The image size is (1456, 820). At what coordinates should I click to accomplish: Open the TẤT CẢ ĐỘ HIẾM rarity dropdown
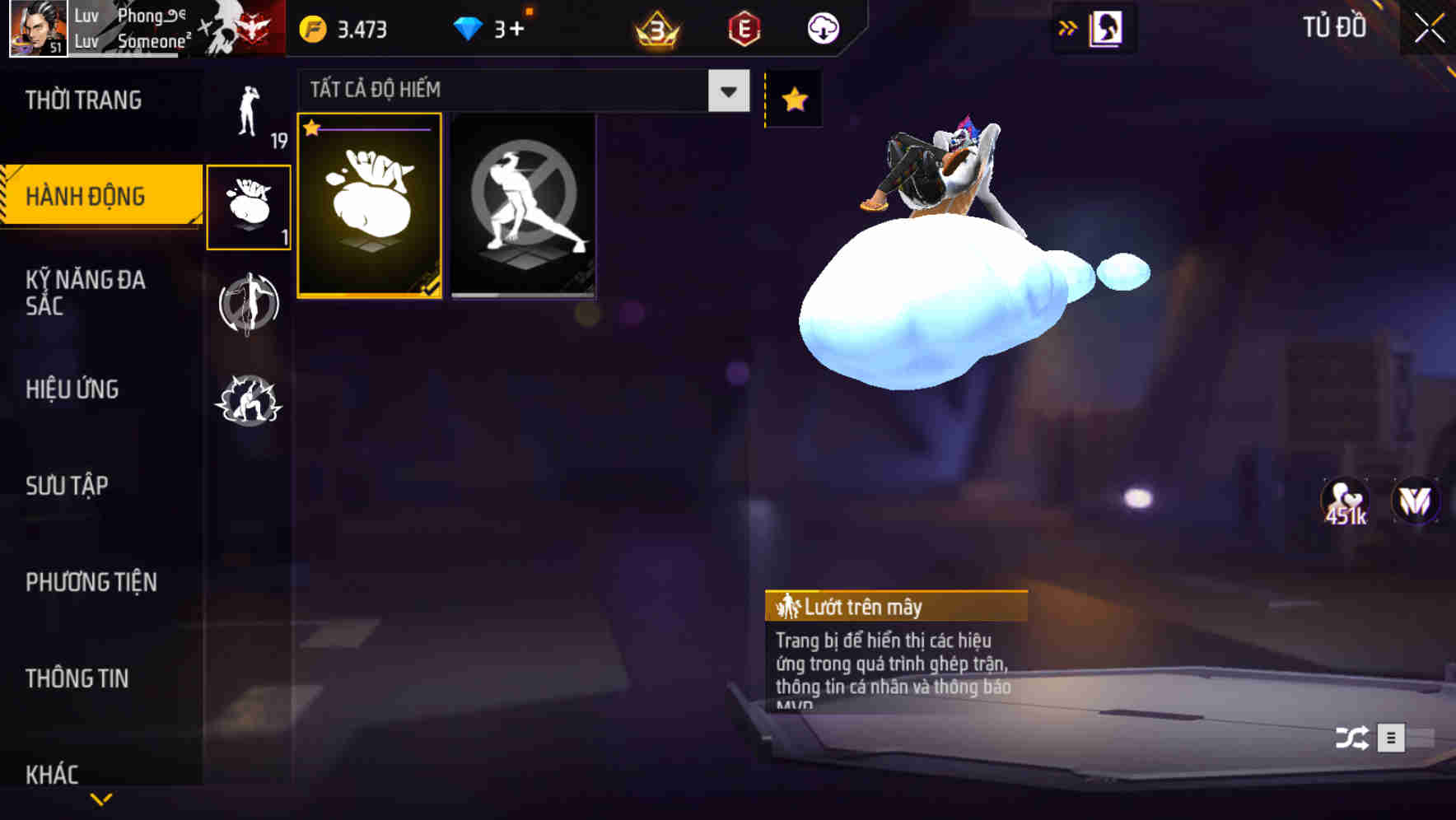tap(519, 91)
